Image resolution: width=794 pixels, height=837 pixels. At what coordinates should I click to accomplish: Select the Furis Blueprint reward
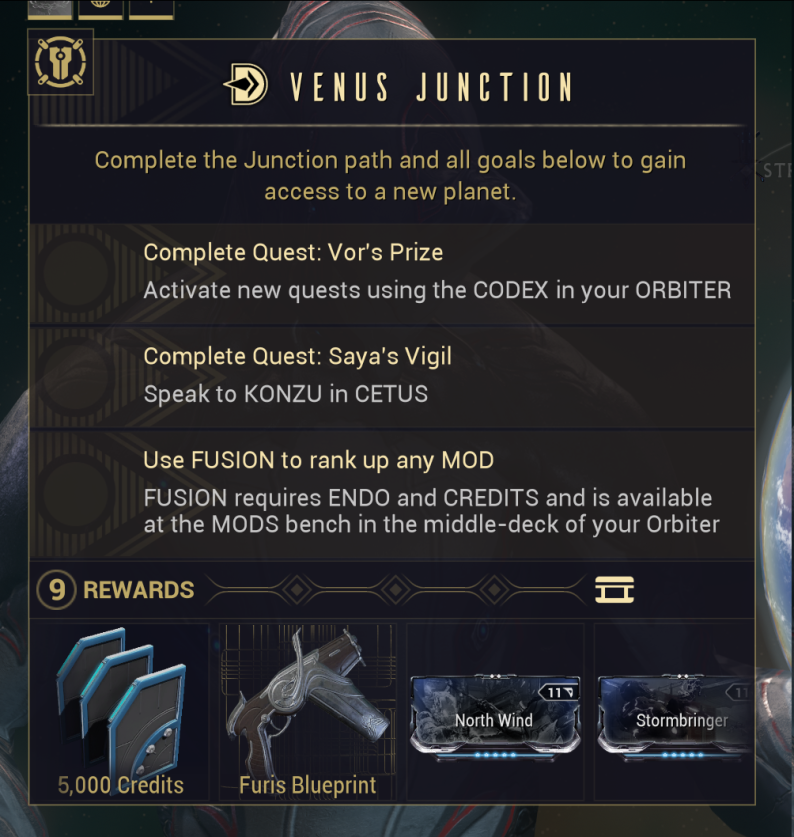(307, 710)
